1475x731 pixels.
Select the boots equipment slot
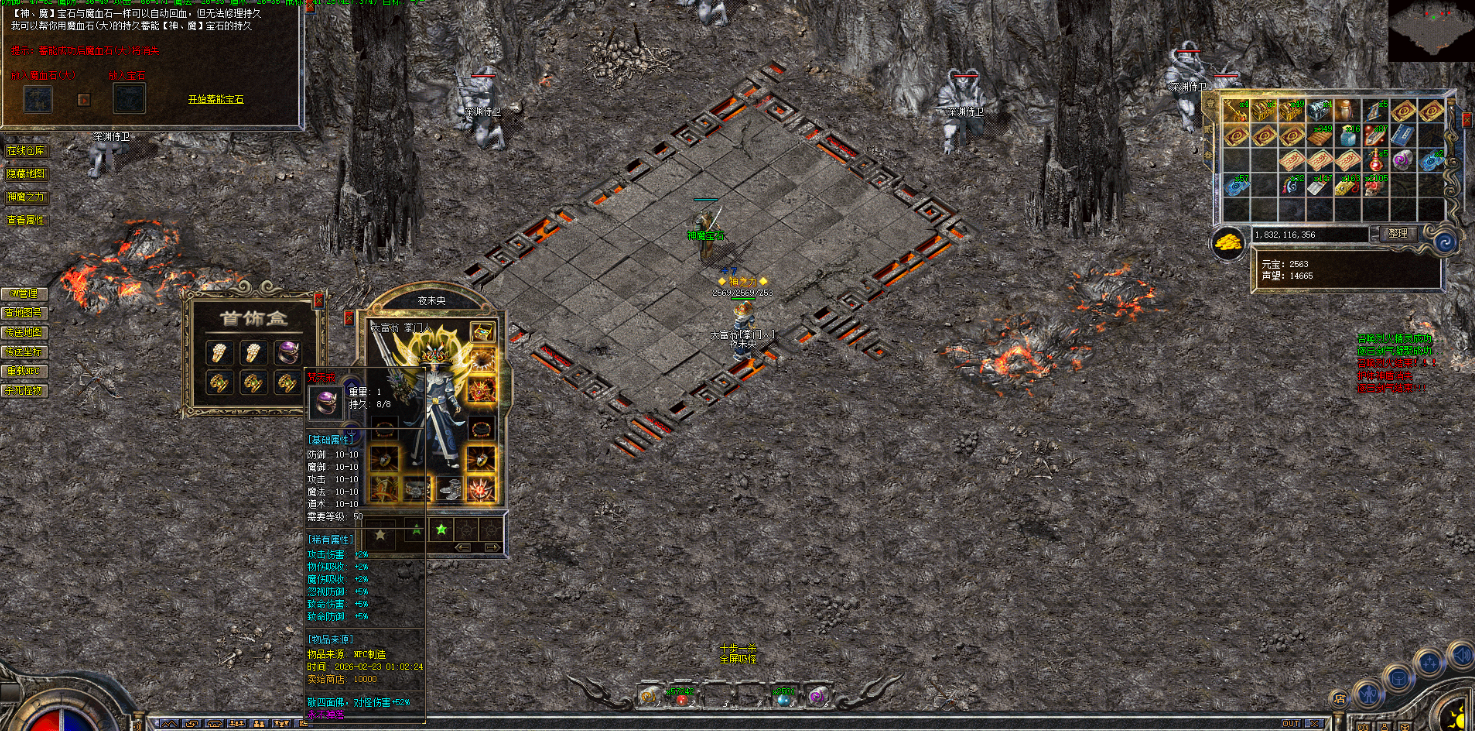pyautogui.click(x=448, y=488)
